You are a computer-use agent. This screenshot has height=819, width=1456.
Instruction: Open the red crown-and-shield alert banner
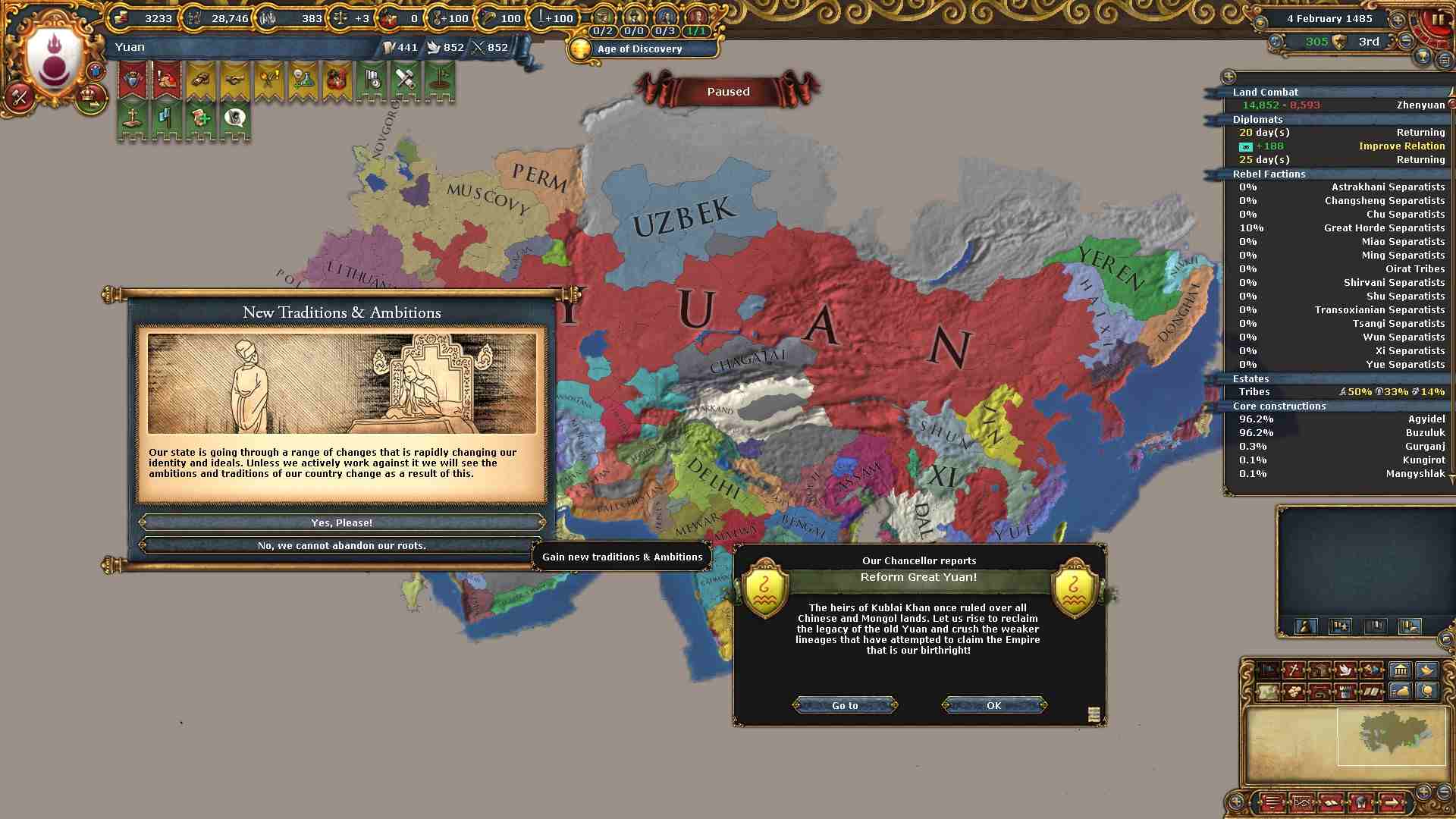(x=133, y=80)
